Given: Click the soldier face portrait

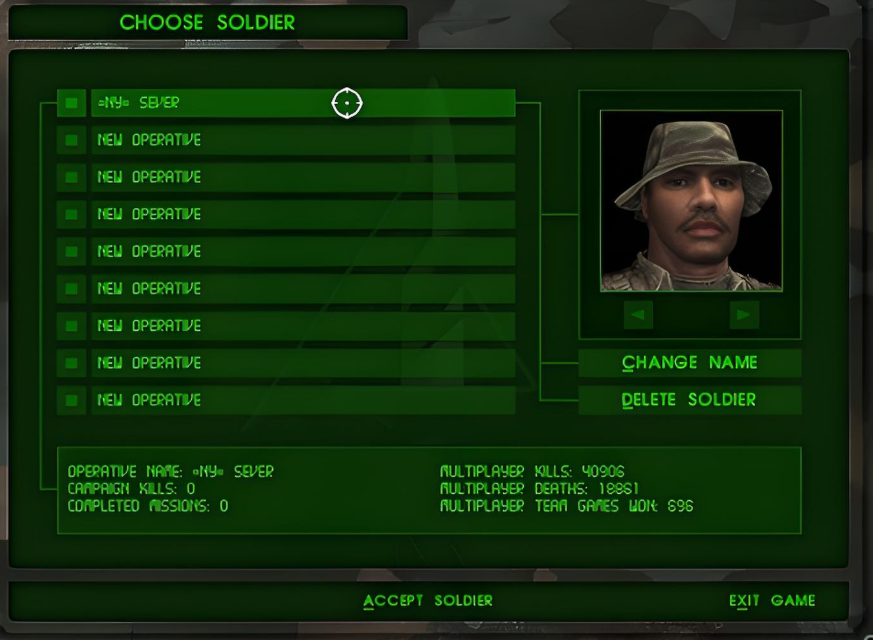Looking at the screenshot, I should (x=691, y=201).
